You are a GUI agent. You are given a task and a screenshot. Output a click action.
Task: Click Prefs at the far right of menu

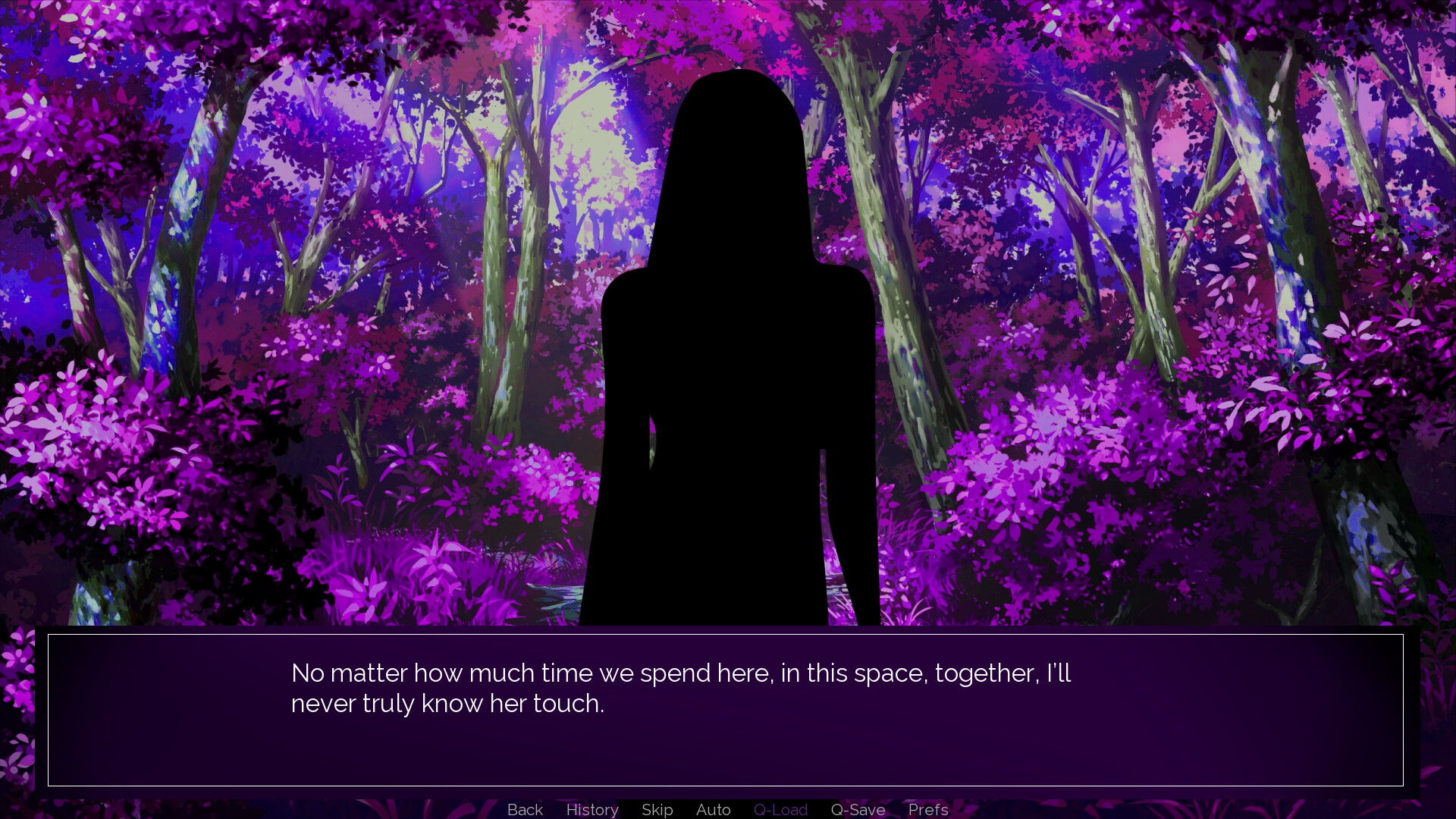pyautogui.click(x=927, y=809)
